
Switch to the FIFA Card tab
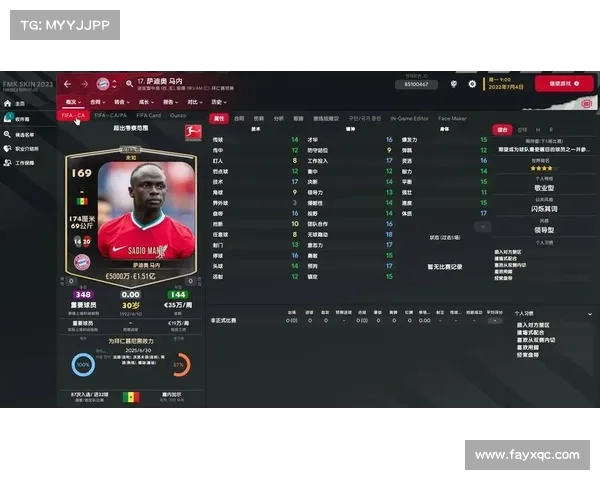click(x=148, y=116)
